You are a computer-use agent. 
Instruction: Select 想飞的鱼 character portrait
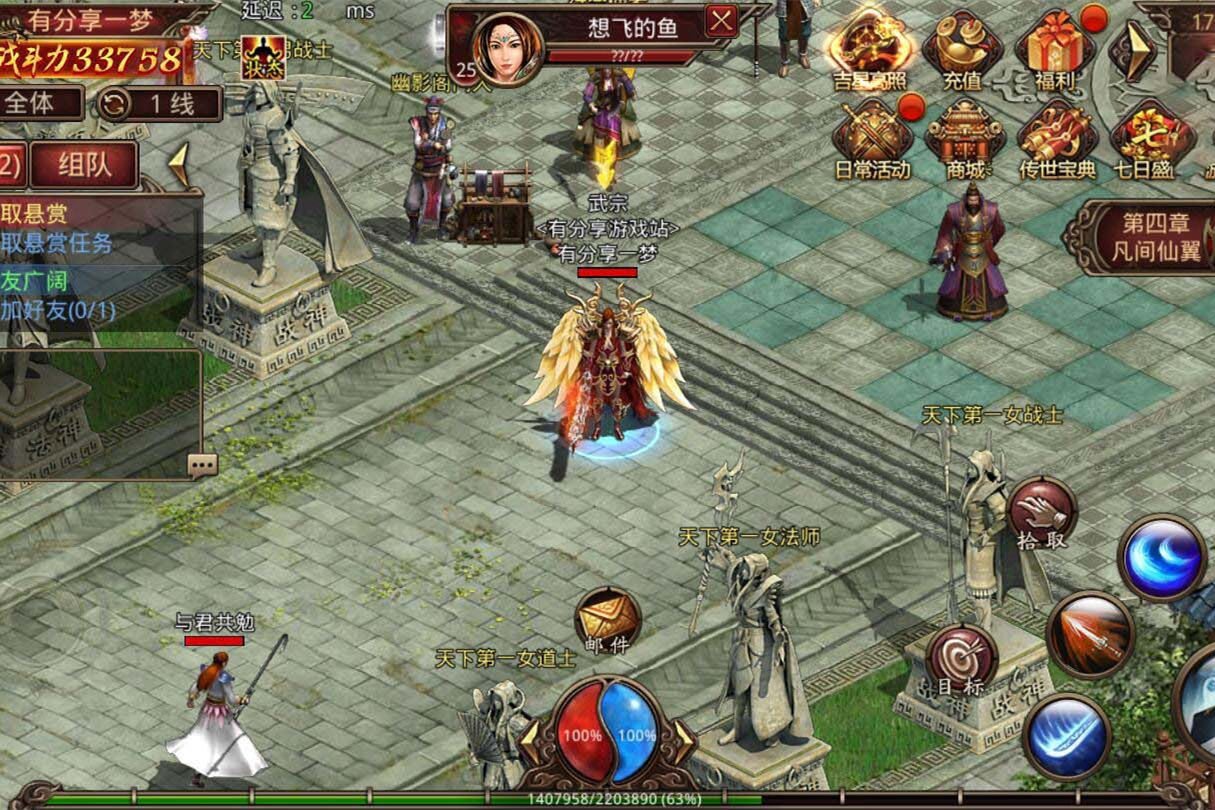point(509,49)
